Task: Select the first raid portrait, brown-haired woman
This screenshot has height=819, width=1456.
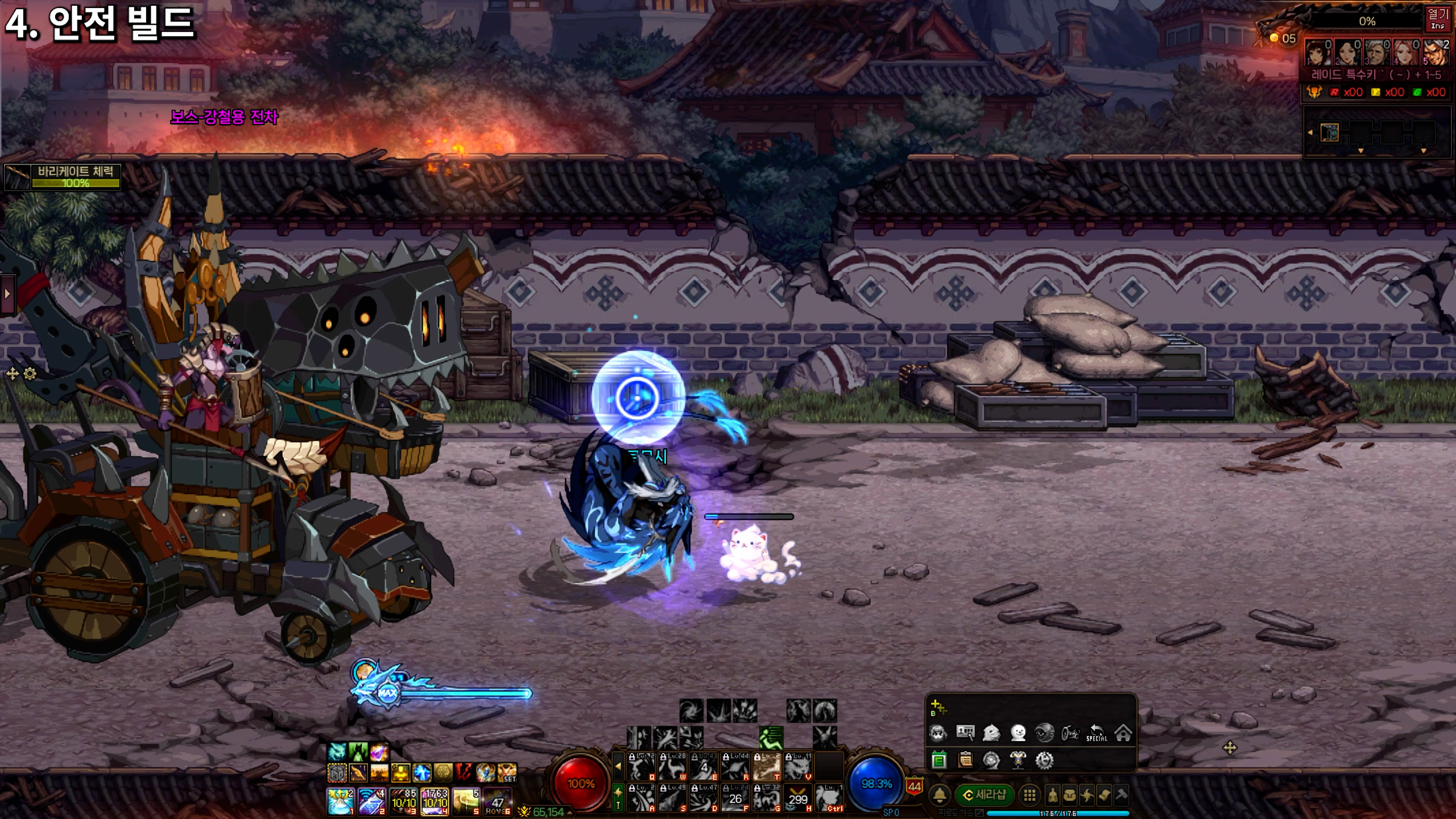Action: [1318, 52]
